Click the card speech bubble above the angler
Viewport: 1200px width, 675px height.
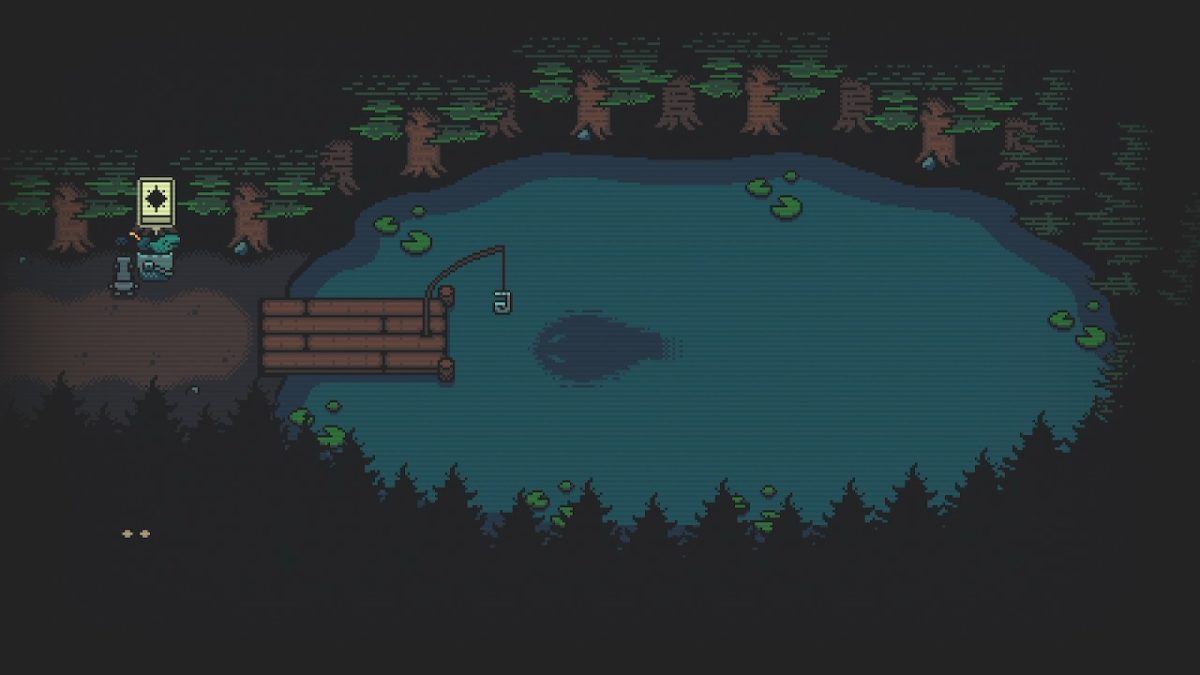[x=155, y=201]
